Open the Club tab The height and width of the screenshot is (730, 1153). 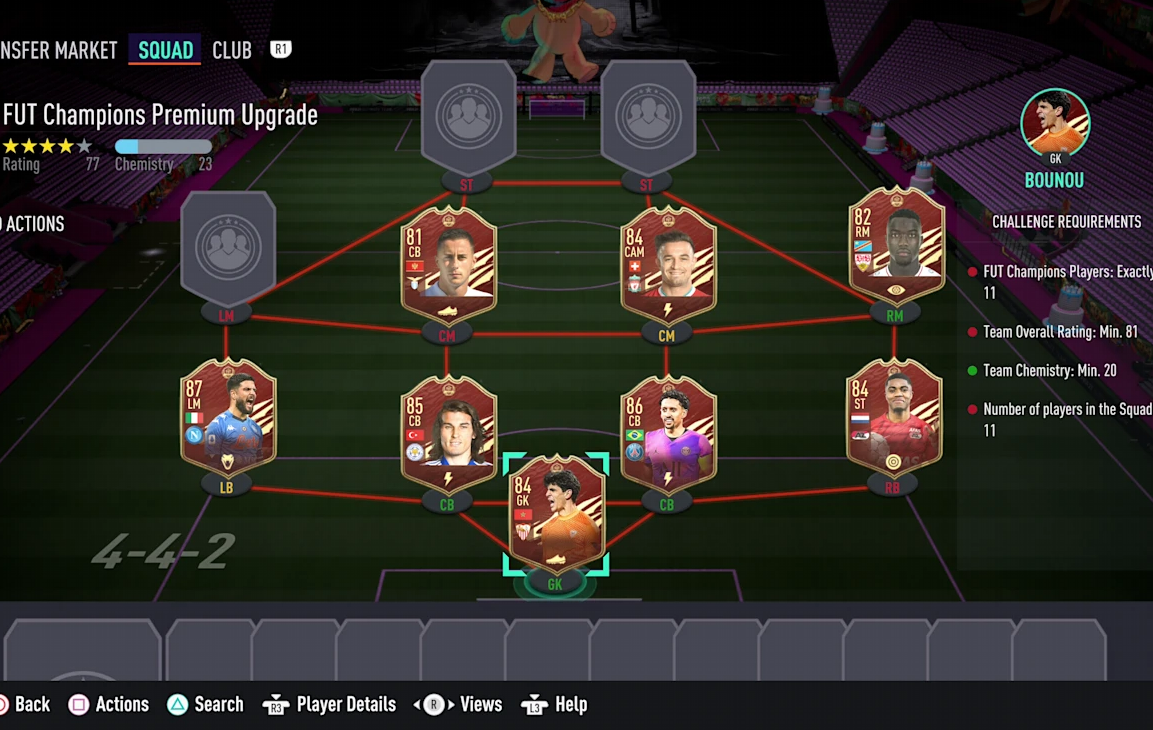(232, 50)
